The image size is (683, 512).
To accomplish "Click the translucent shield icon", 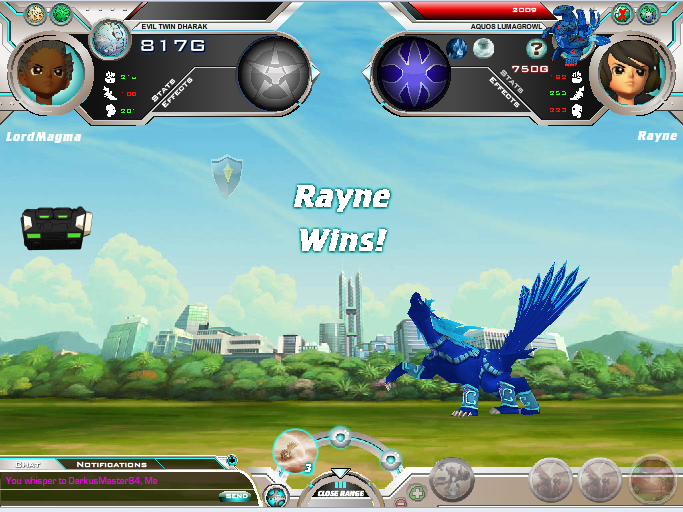I will click(227, 175).
